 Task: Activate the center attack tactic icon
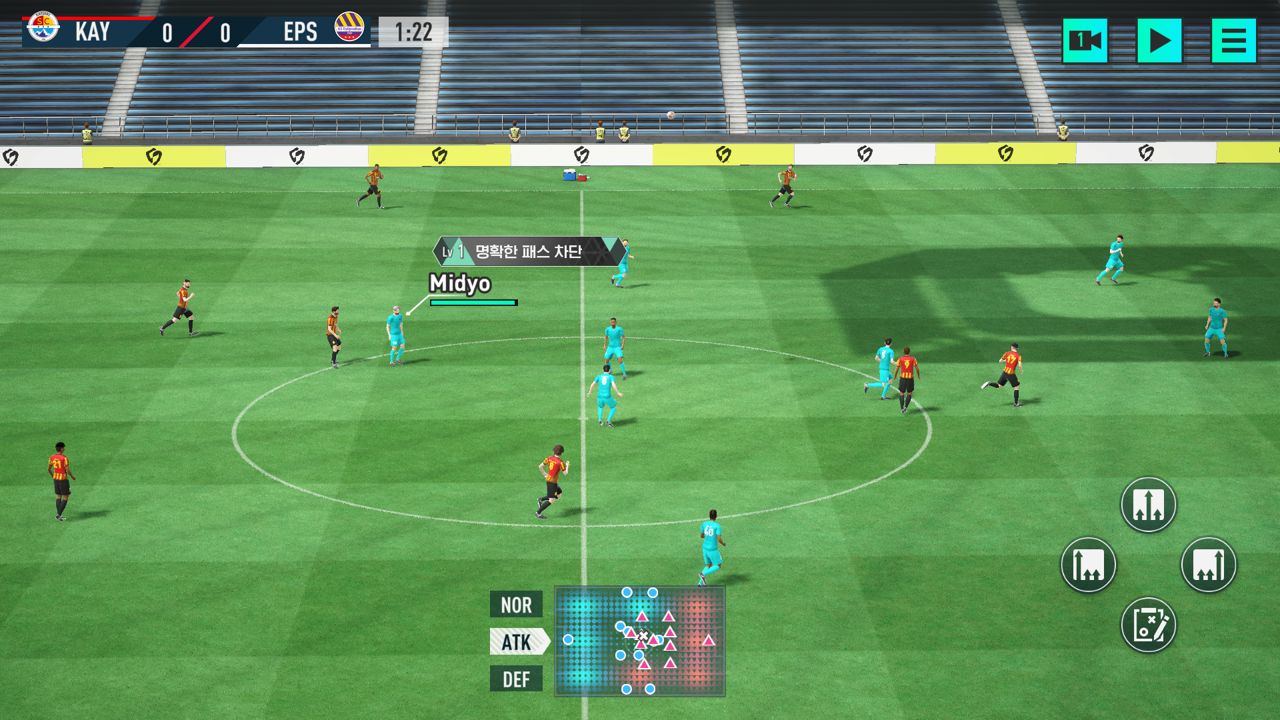[1148, 504]
